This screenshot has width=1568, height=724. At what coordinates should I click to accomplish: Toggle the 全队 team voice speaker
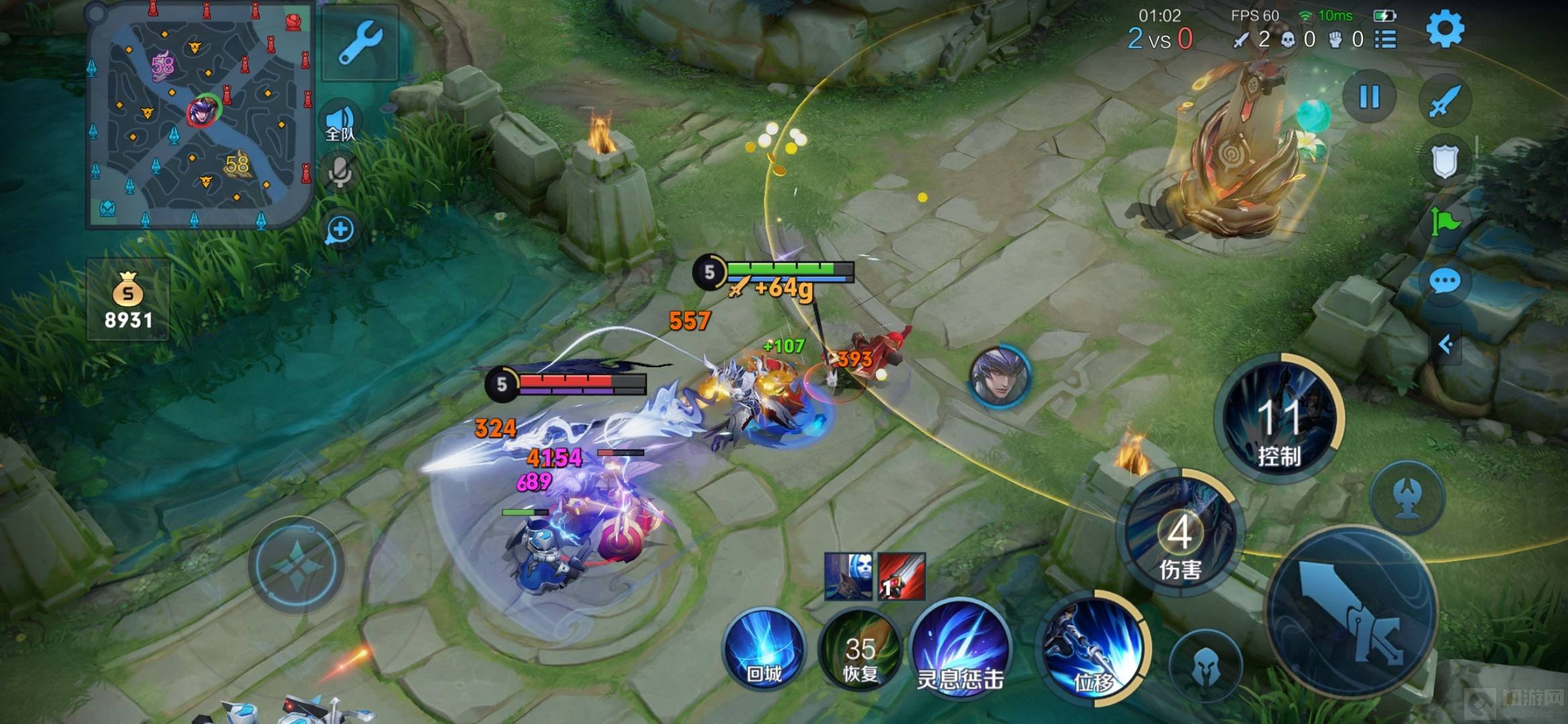(340, 123)
